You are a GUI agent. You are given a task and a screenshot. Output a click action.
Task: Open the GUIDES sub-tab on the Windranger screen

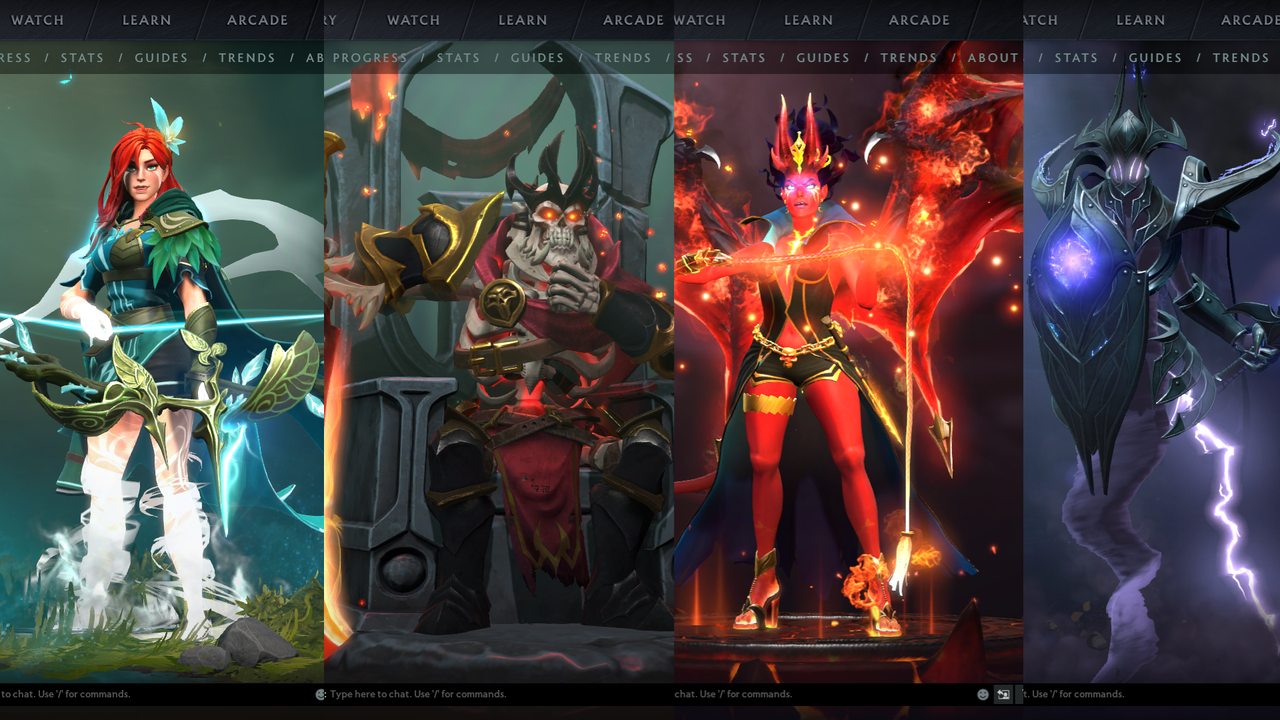coord(161,57)
